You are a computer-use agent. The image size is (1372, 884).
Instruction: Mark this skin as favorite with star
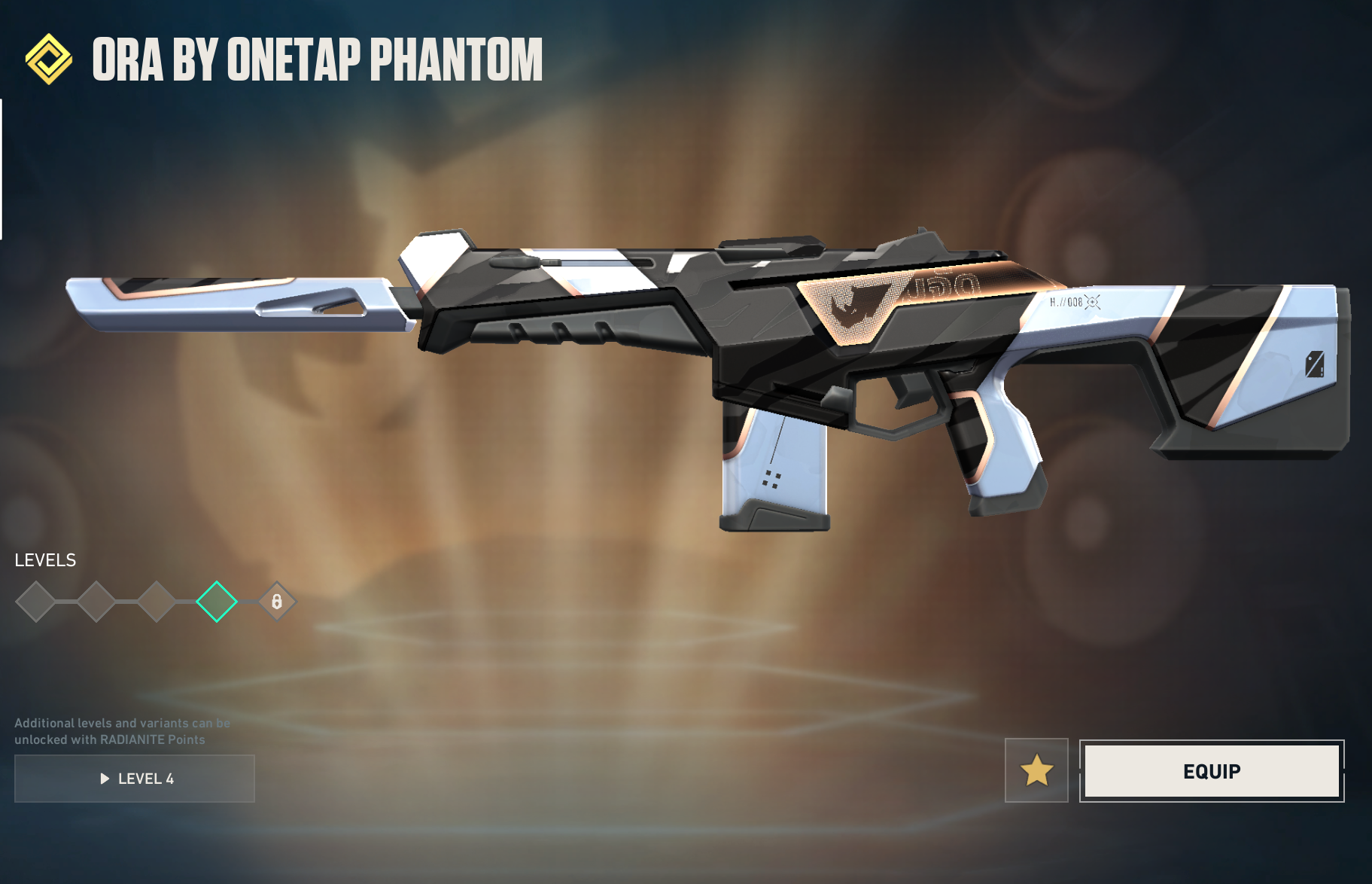[1036, 770]
